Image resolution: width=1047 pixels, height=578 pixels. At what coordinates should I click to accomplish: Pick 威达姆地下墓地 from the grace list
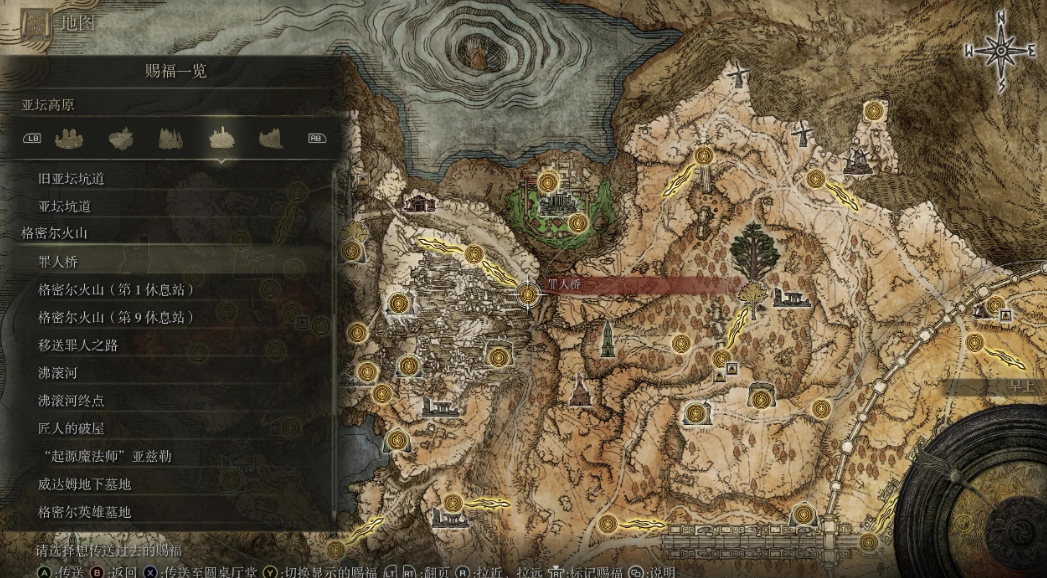85,484
